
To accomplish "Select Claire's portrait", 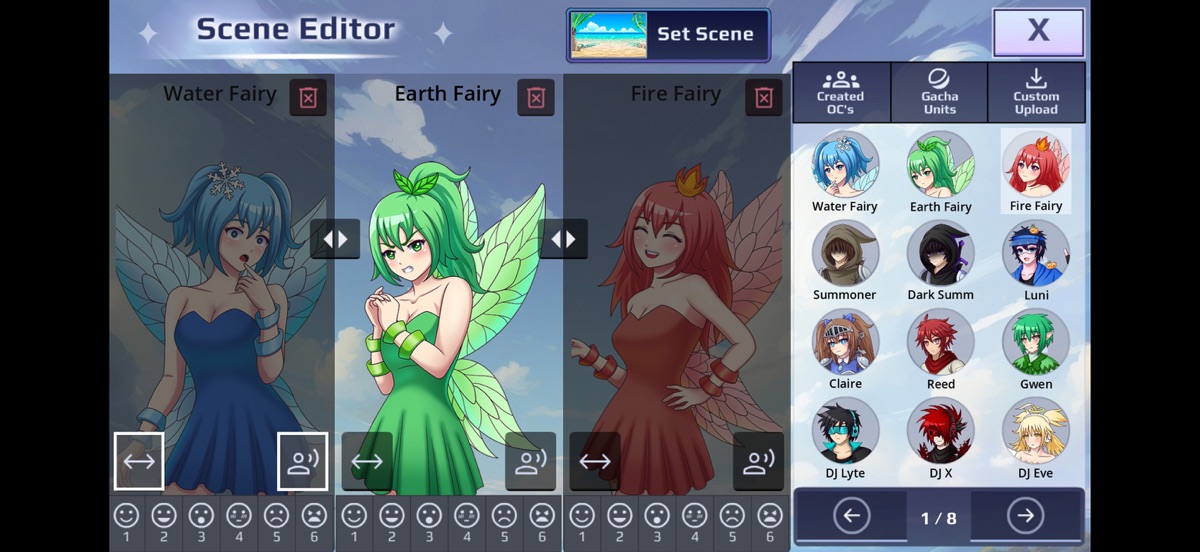I will [845, 343].
